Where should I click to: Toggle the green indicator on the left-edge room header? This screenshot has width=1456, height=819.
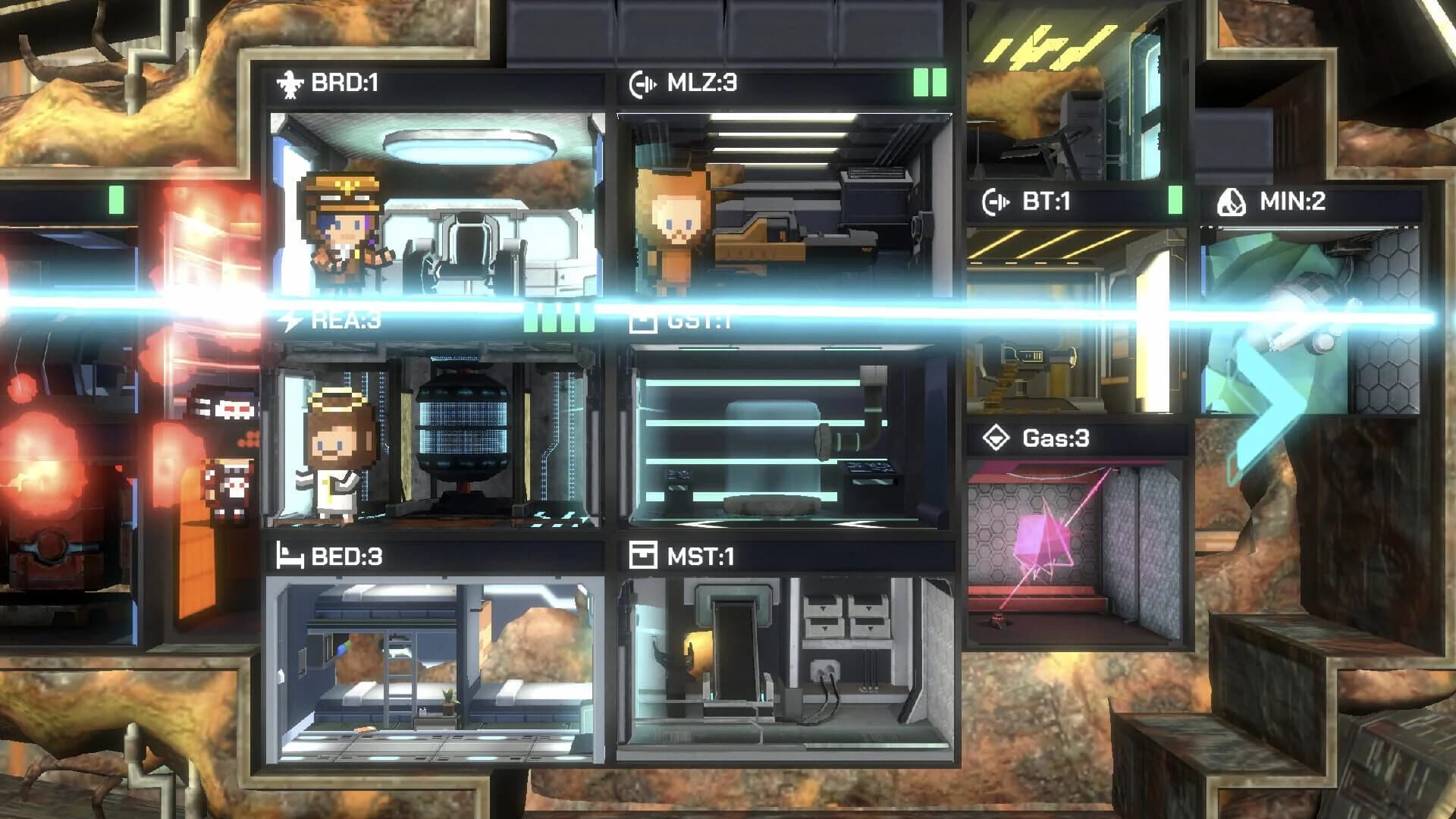(115, 200)
